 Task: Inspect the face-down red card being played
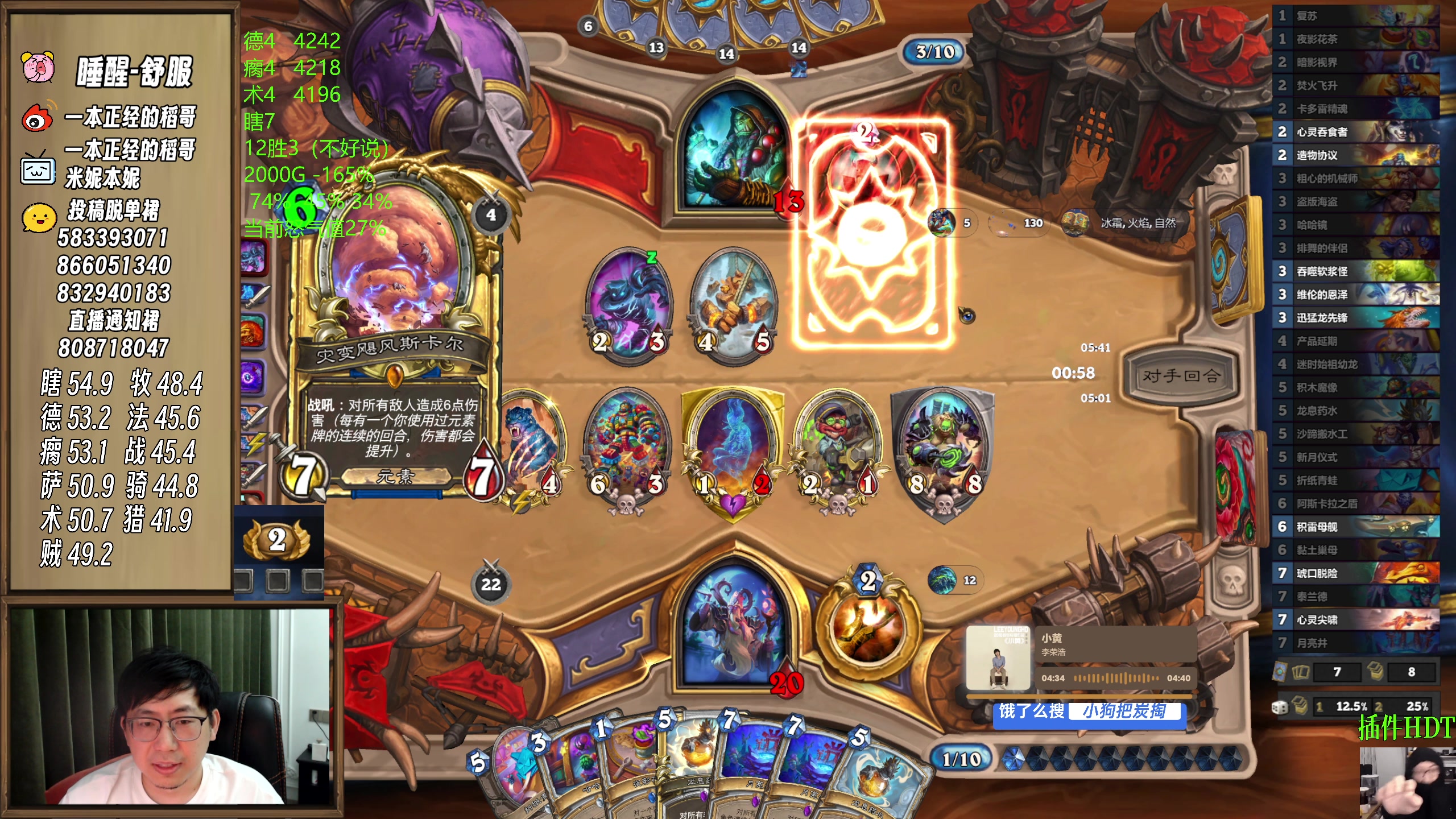(872, 233)
